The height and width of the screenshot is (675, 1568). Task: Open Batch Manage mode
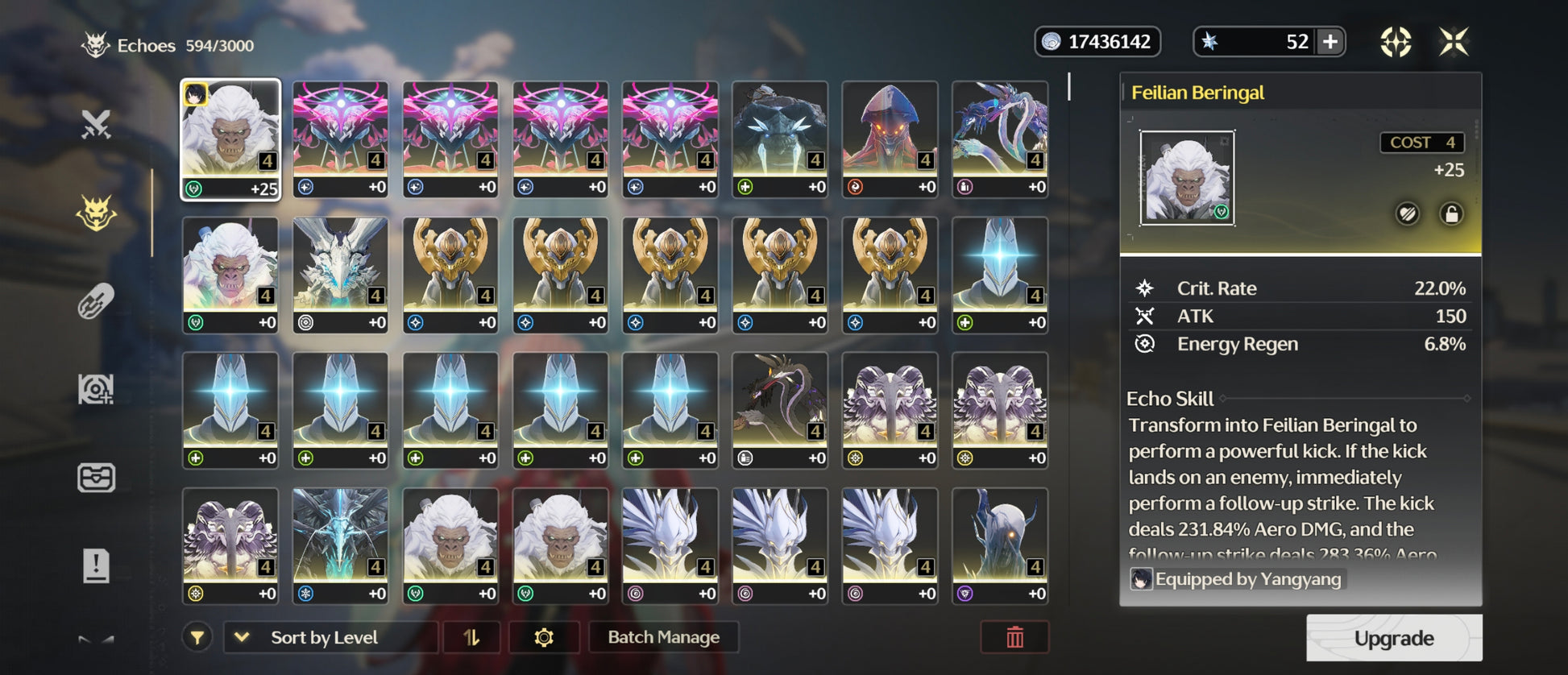[x=663, y=637]
